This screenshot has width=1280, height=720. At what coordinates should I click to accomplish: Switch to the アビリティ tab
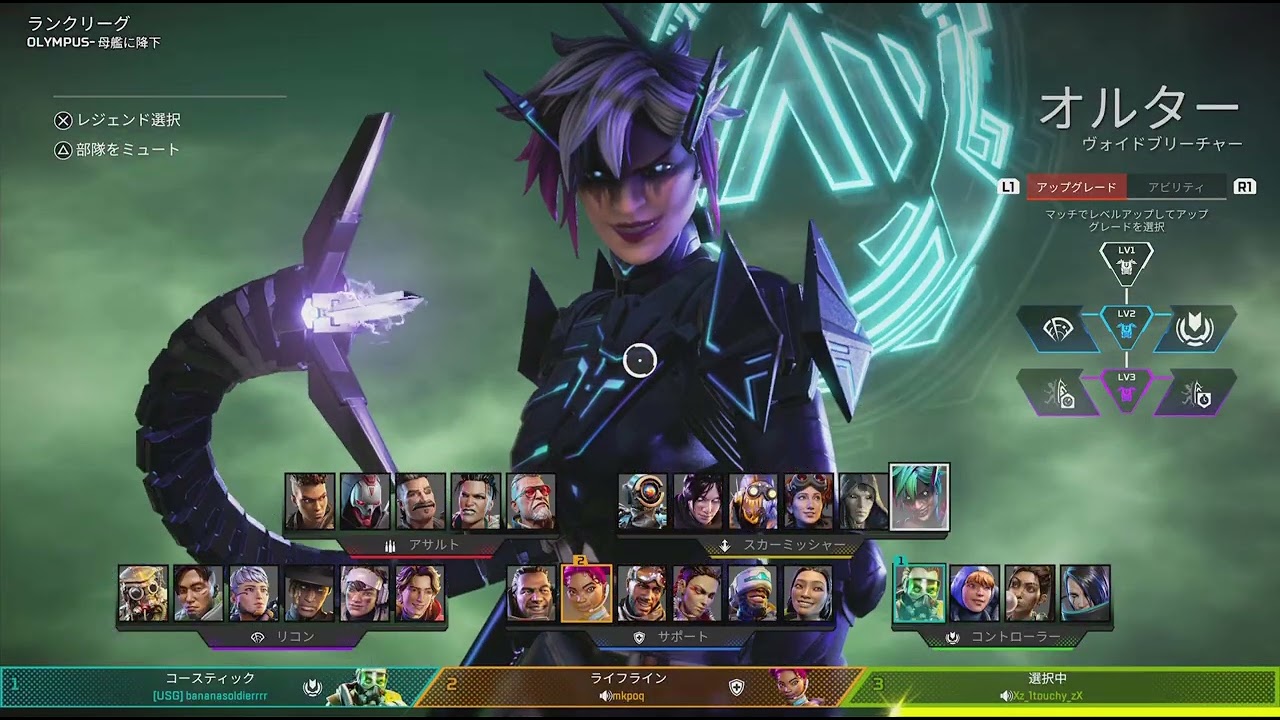1175,187
